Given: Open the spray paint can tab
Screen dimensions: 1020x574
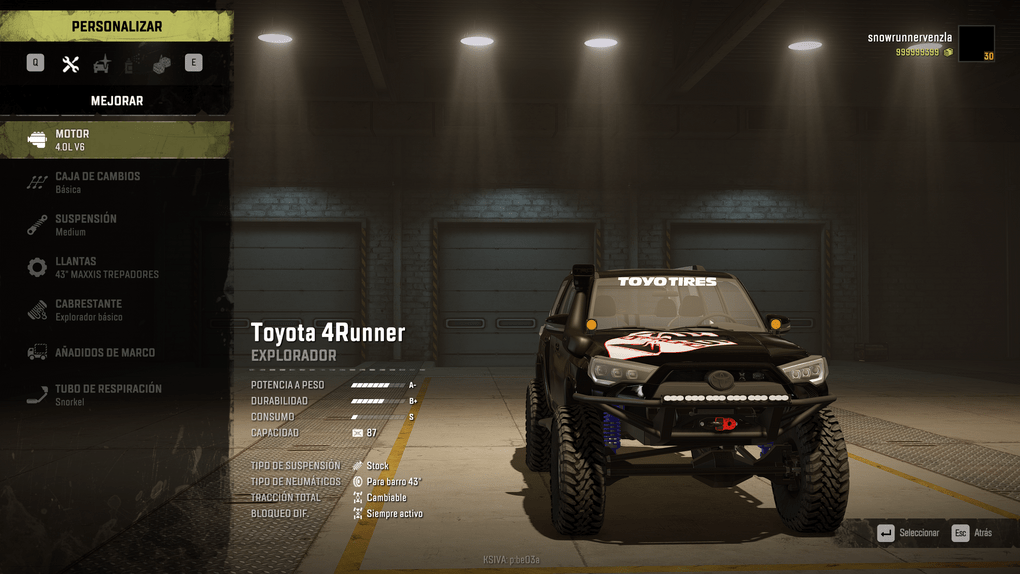Looking at the screenshot, I should point(129,64).
